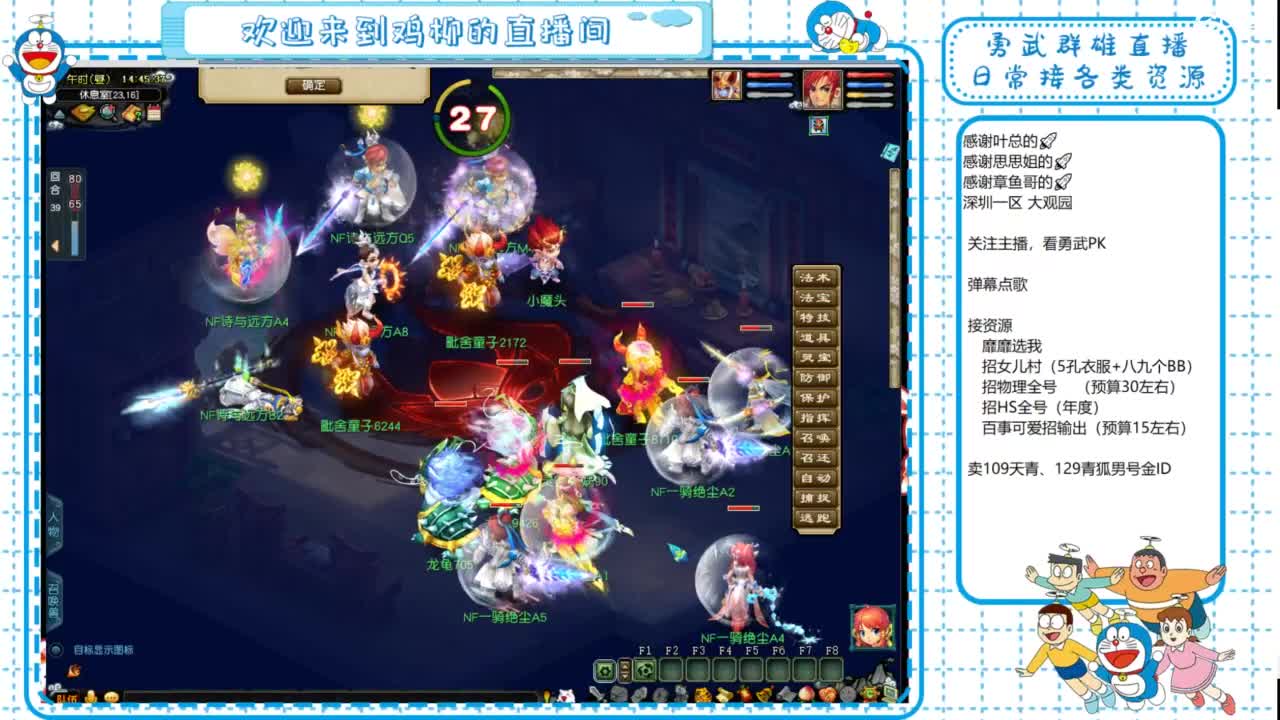
Task: Click the blue MP bar of the top-right portrait
Action: (x=868, y=85)
